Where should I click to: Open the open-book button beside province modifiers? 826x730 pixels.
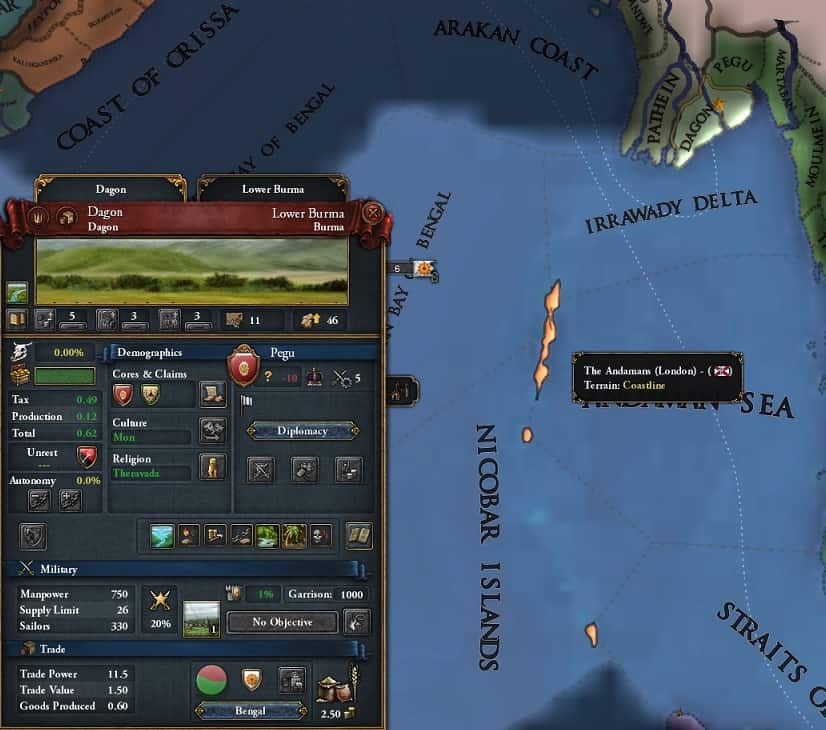click(x=359, y=536)
